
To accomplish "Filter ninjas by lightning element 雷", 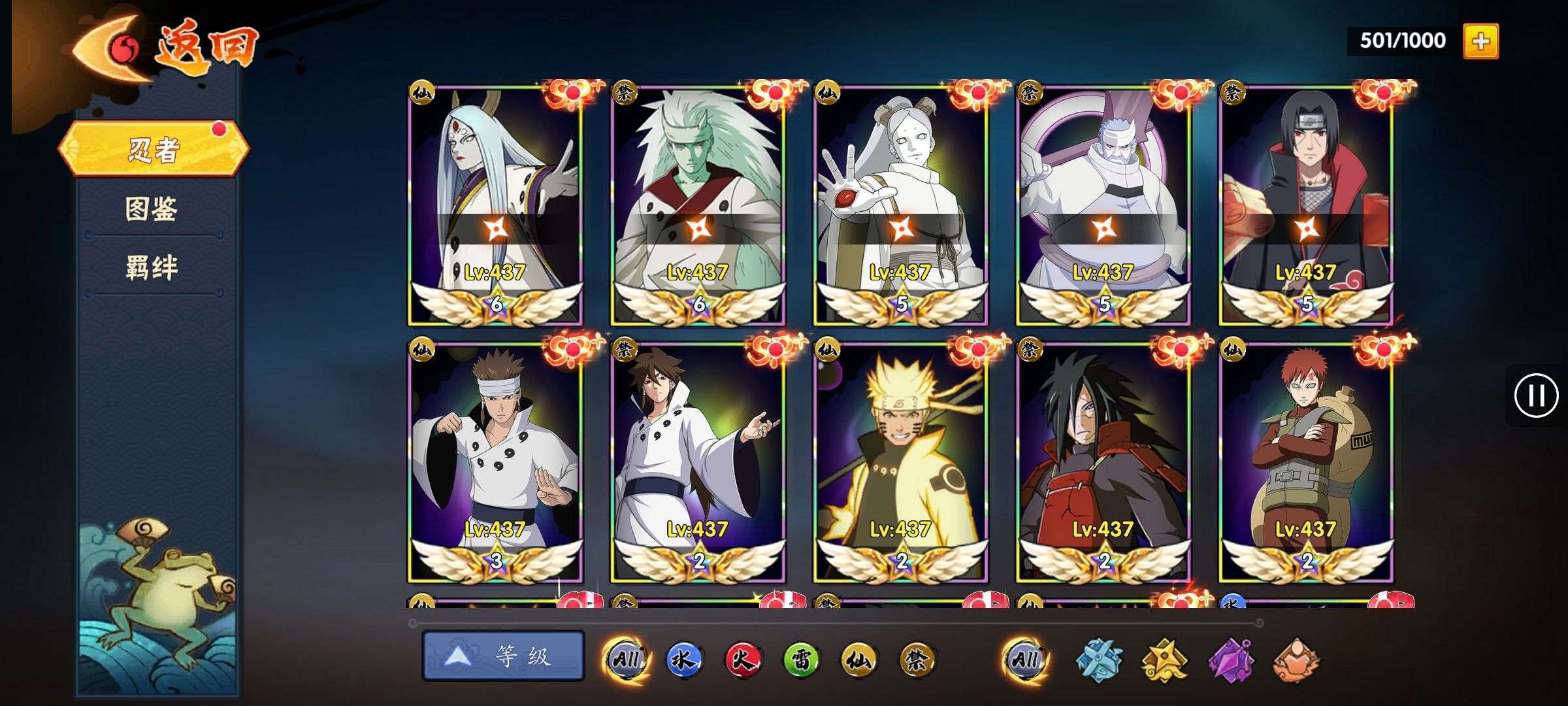I will [801, 660].
